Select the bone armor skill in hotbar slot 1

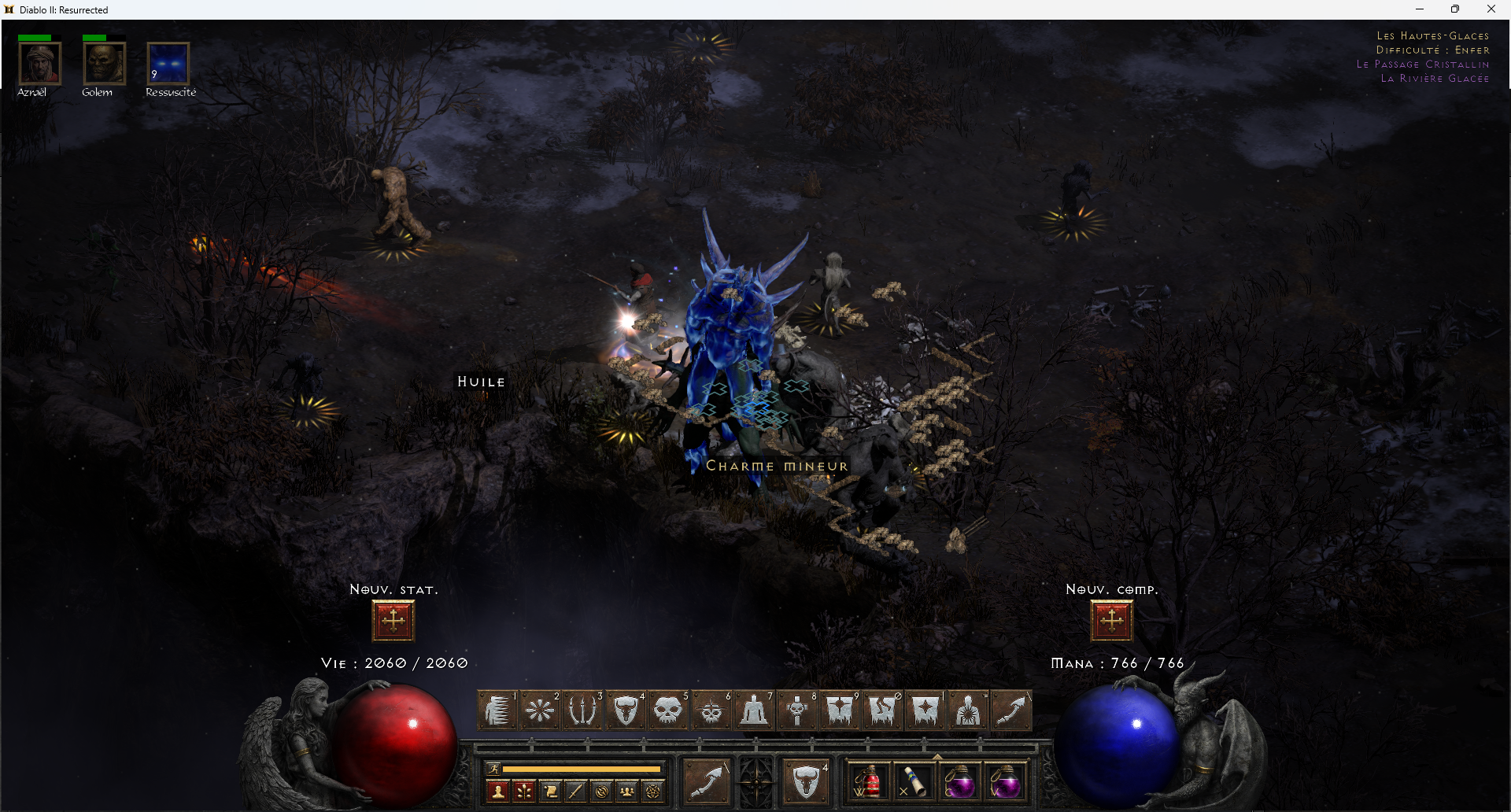point(497,710)
